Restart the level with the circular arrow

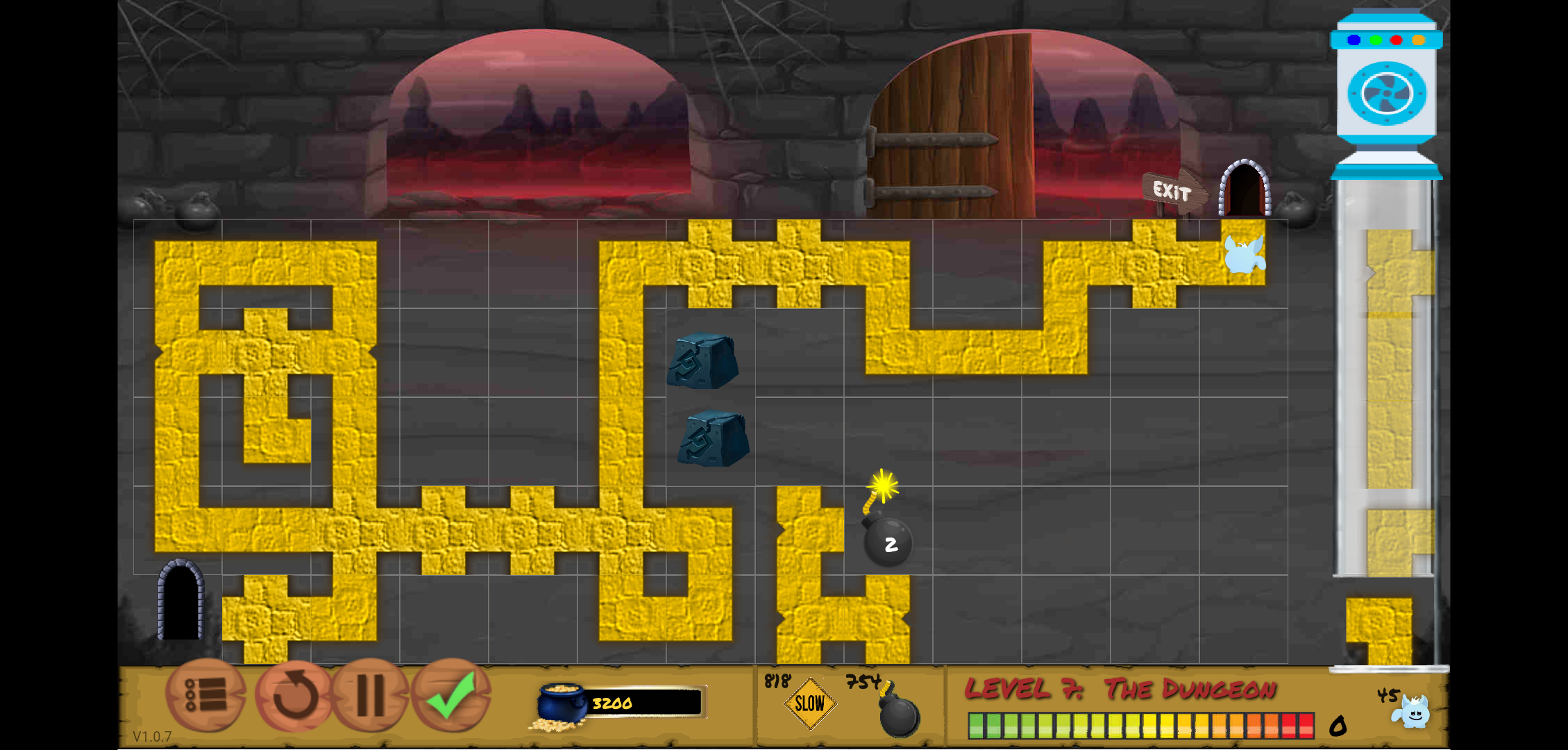[x=294, y=695]
